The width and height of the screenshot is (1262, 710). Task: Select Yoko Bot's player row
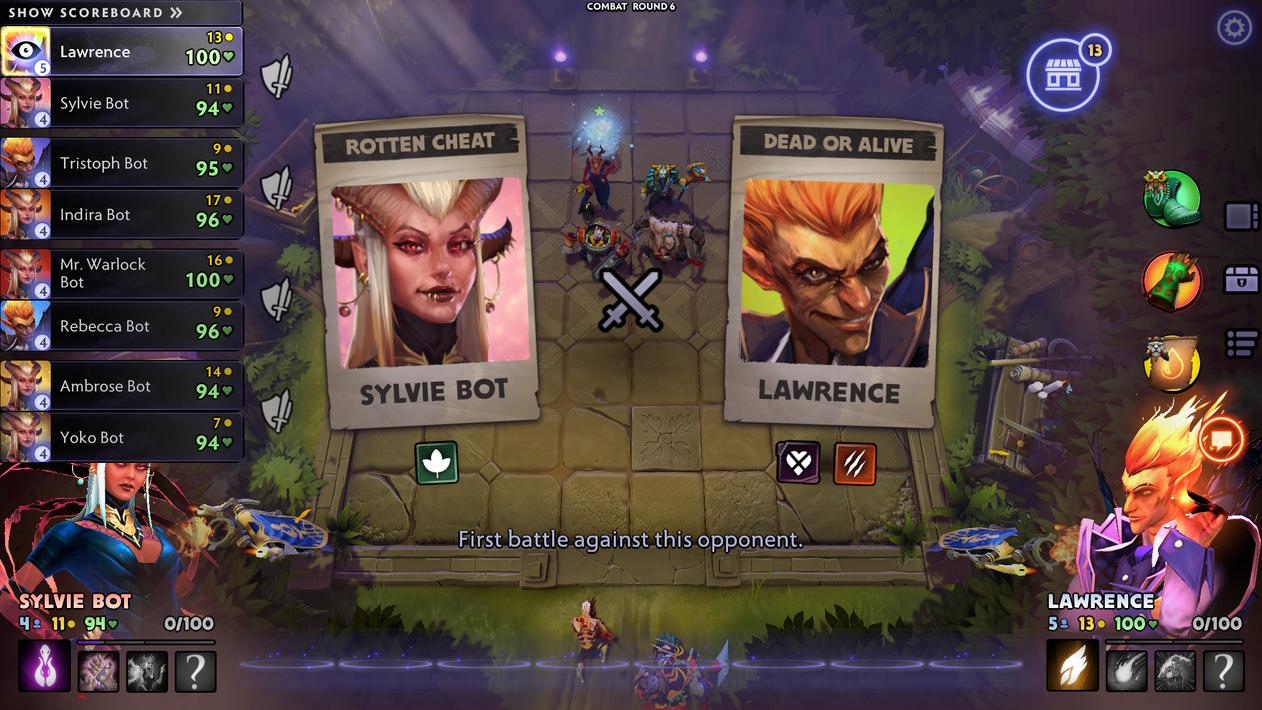(x=120, y=437)
